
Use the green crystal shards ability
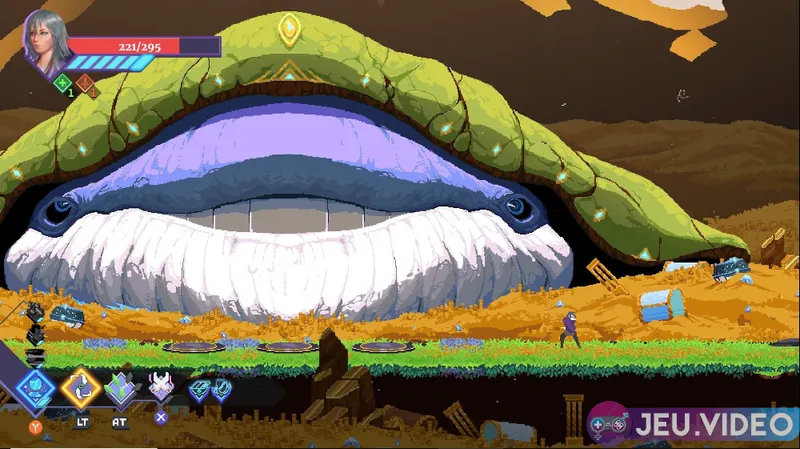click(x=121, y=388)
